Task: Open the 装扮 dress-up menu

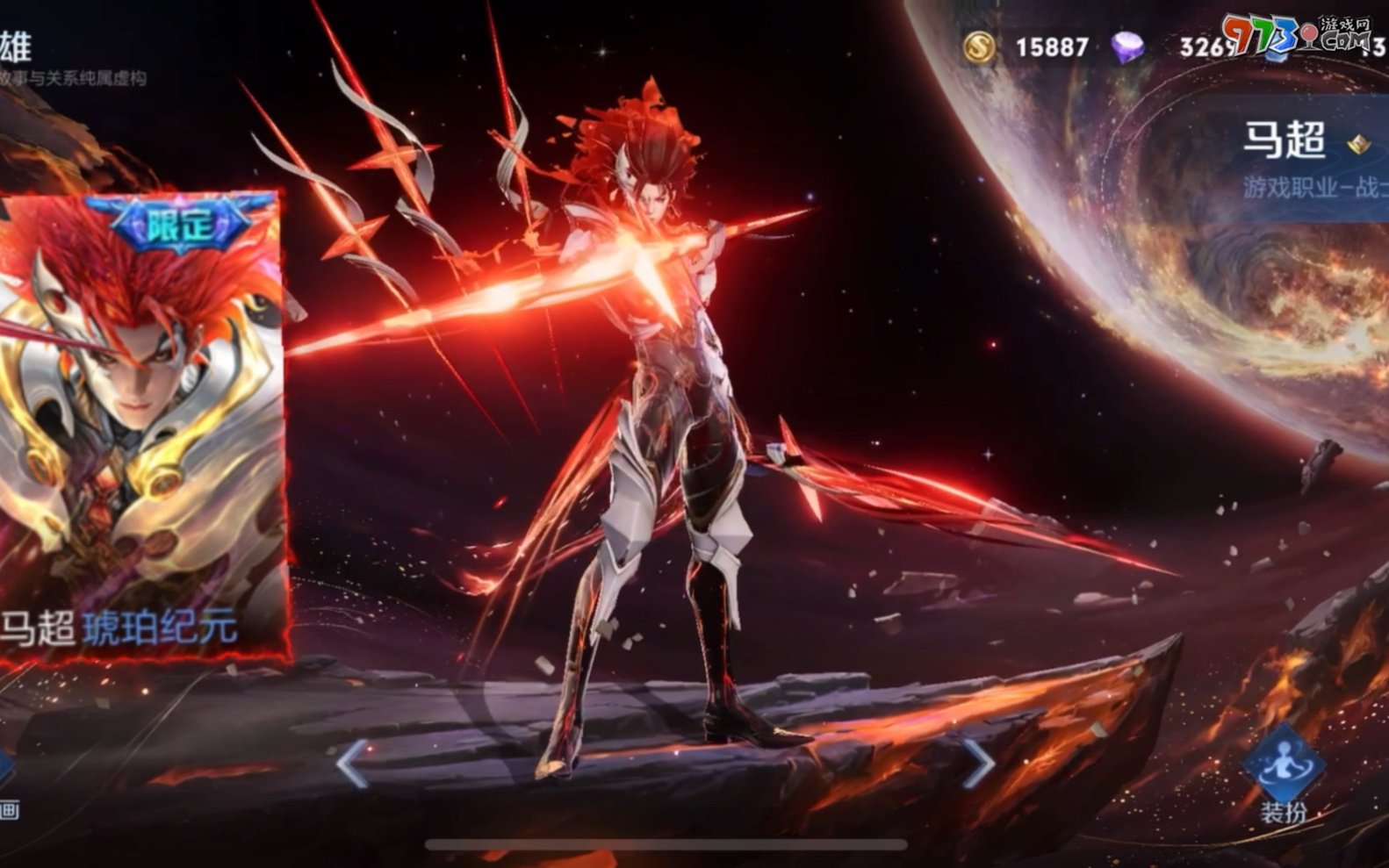Action: point(1283,774)
